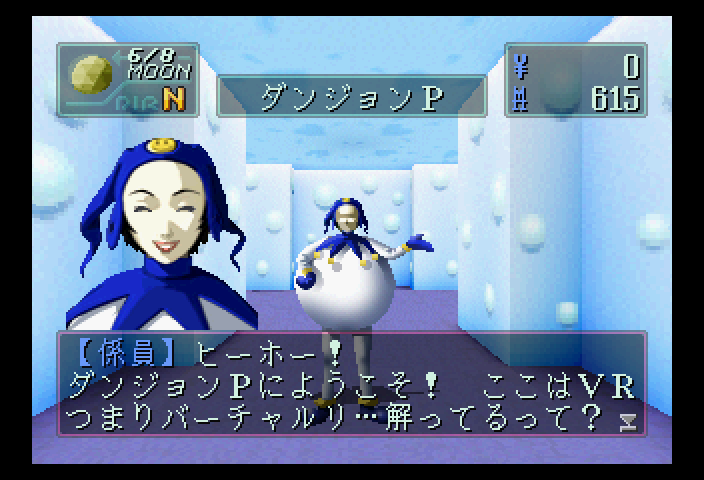Click the moon phase icon
The height and width of the screenshot is (480, 704).
pos(91,73)
